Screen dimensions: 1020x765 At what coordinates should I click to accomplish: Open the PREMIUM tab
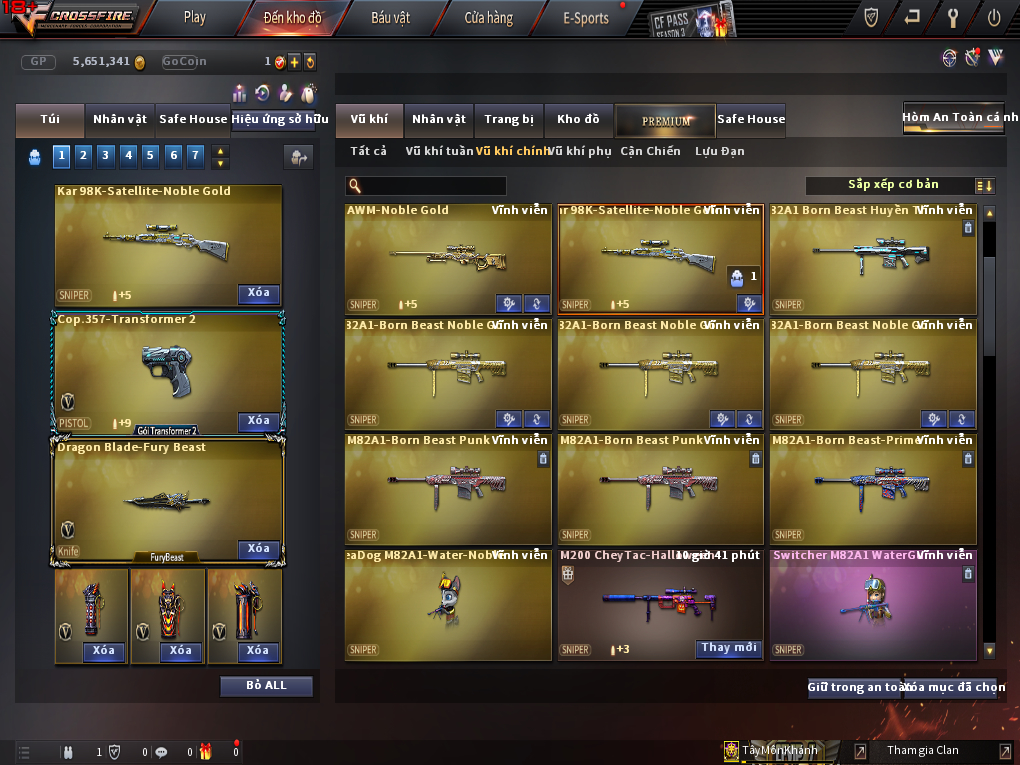point(665,120)
